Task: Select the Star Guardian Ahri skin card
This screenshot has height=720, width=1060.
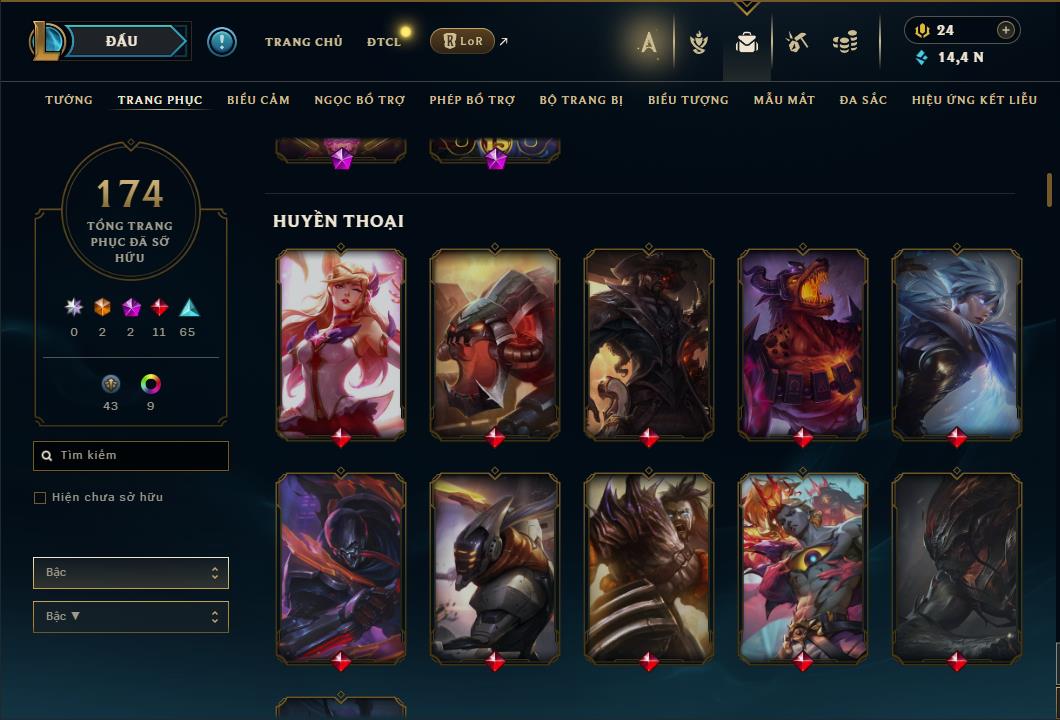Action: (341, 343)
